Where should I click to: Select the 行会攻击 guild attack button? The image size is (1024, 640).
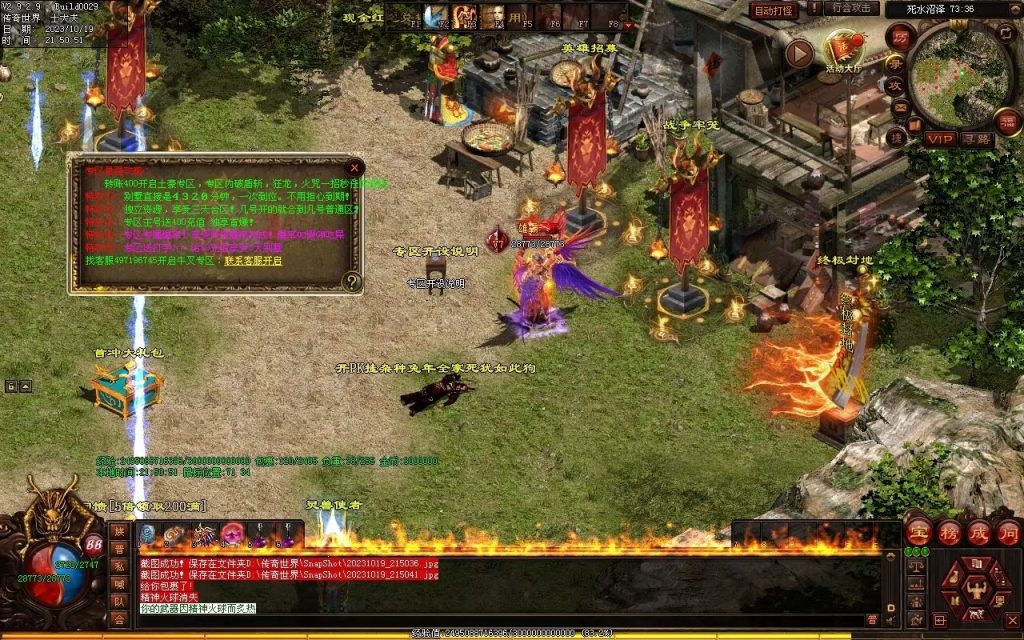pos(854,8)
